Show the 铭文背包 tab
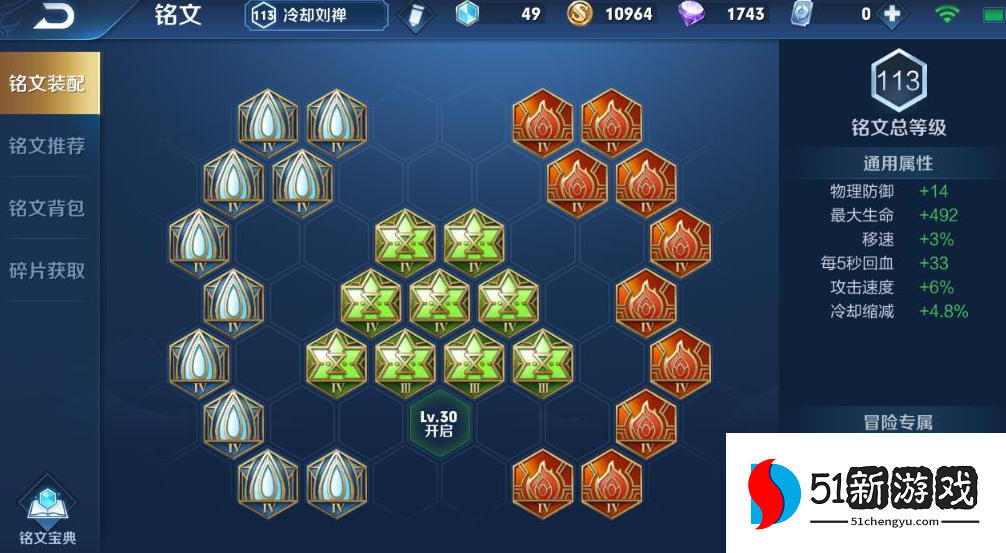The height and width of the screenshot is (553, 1006). (x=48, y=208)
